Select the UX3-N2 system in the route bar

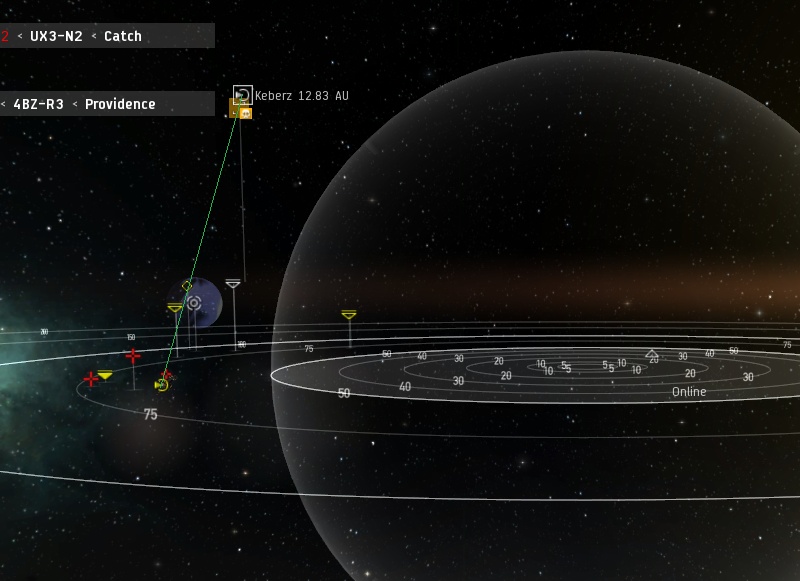pyautogui.click(x=55, y=36)
